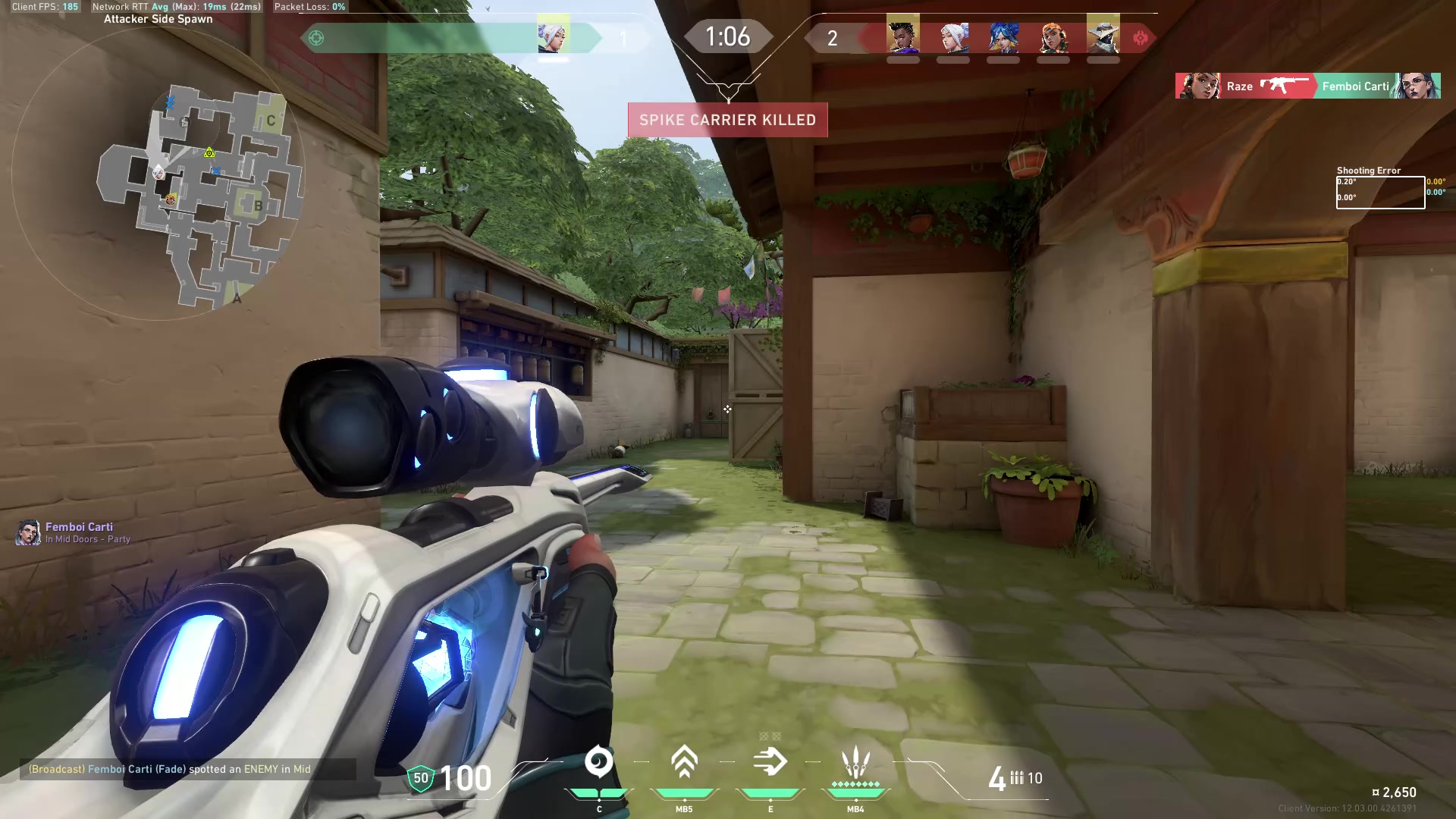The height and width of the screenshot is (819, 1456).
Task: Click the teal crosshair emblem on left team bar
Action: [x=316, y=38]
